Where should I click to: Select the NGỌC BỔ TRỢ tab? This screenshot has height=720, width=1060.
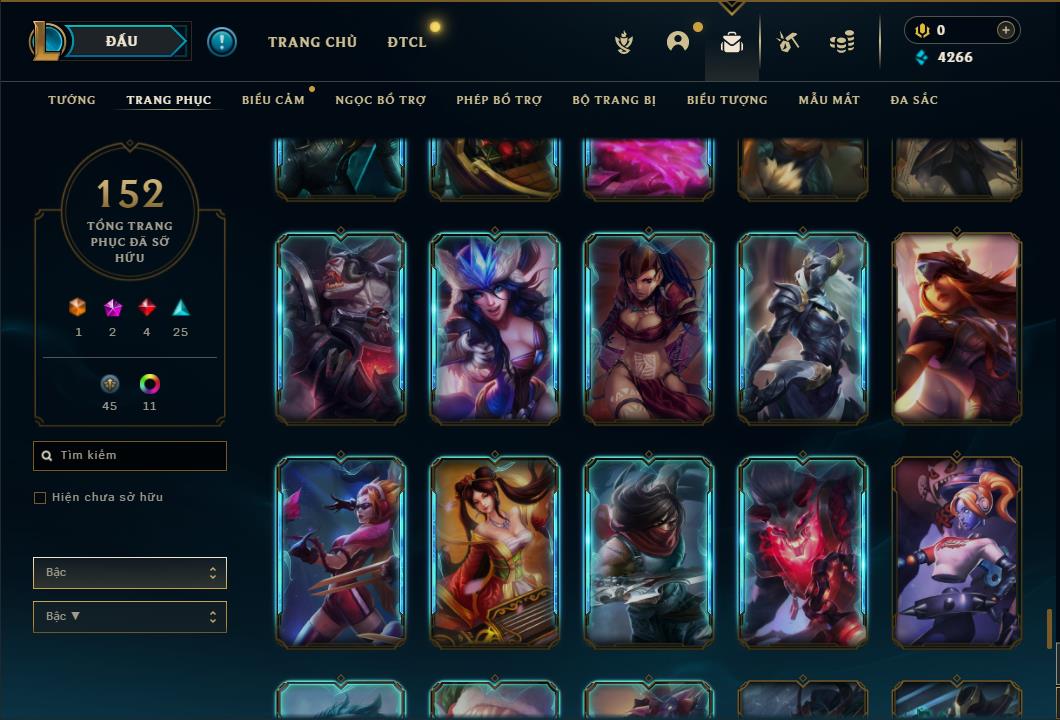[x=380, y=100]
